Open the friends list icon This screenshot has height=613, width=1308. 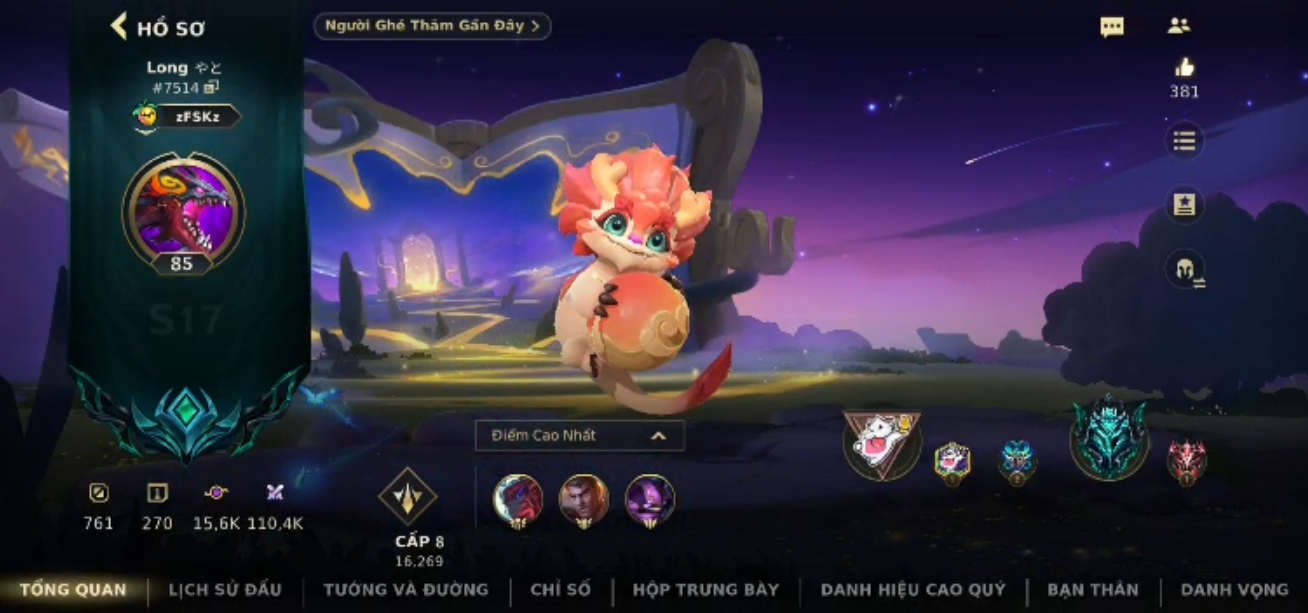pos(1178,26)
